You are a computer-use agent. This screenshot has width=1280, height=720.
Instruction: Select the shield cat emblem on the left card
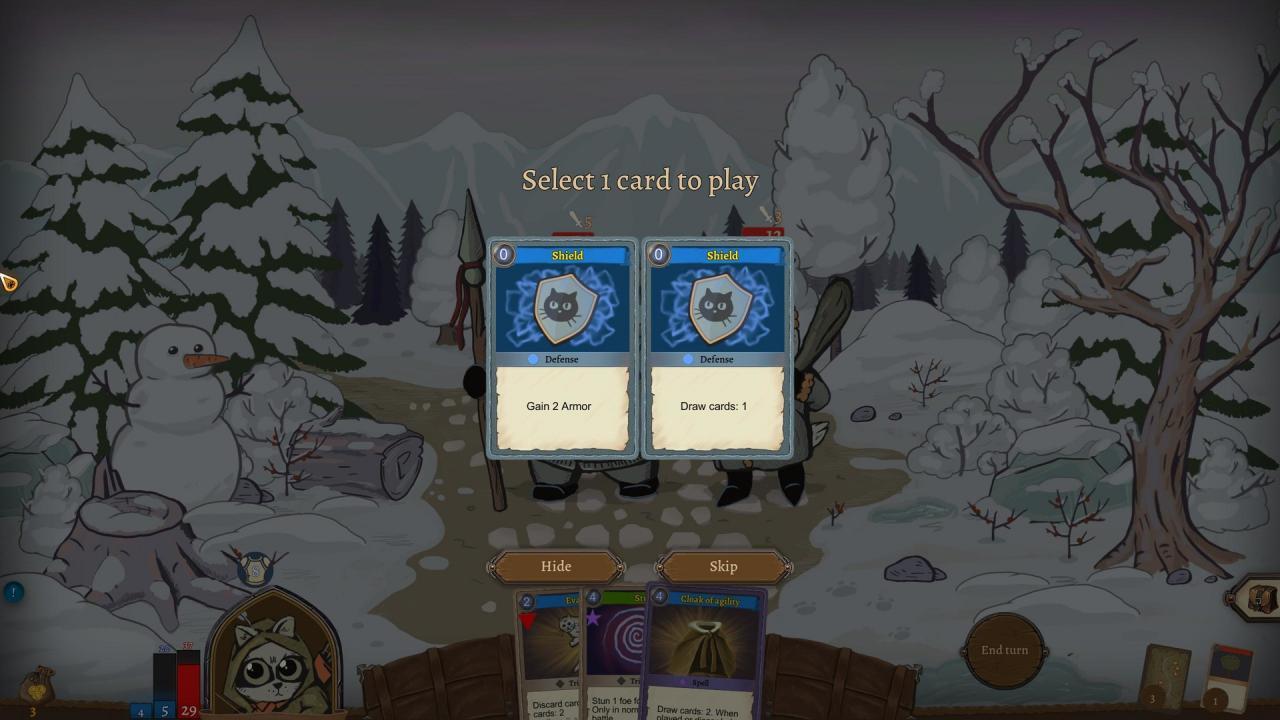[565, 307]
